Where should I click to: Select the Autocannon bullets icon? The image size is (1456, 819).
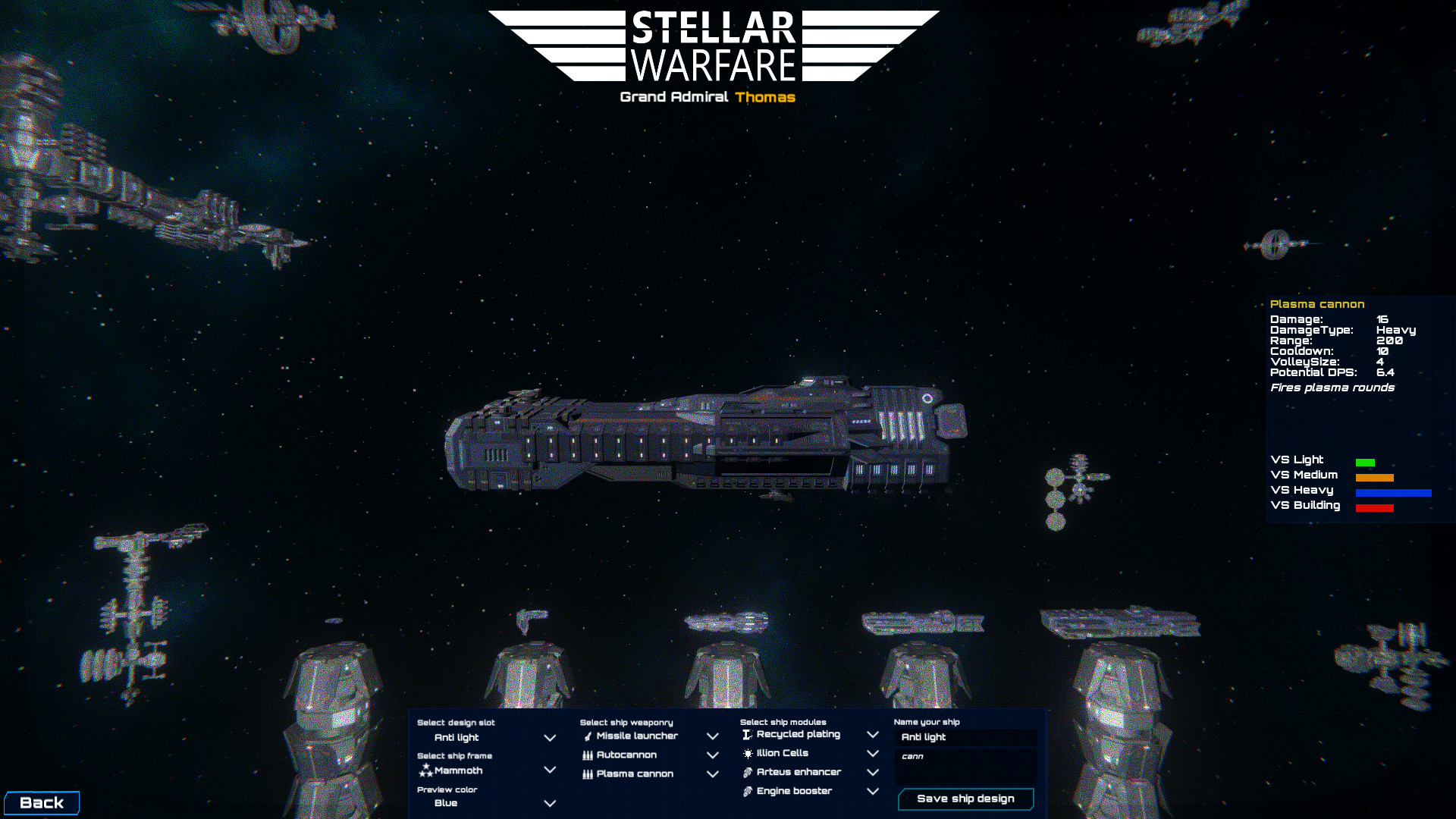588,755
